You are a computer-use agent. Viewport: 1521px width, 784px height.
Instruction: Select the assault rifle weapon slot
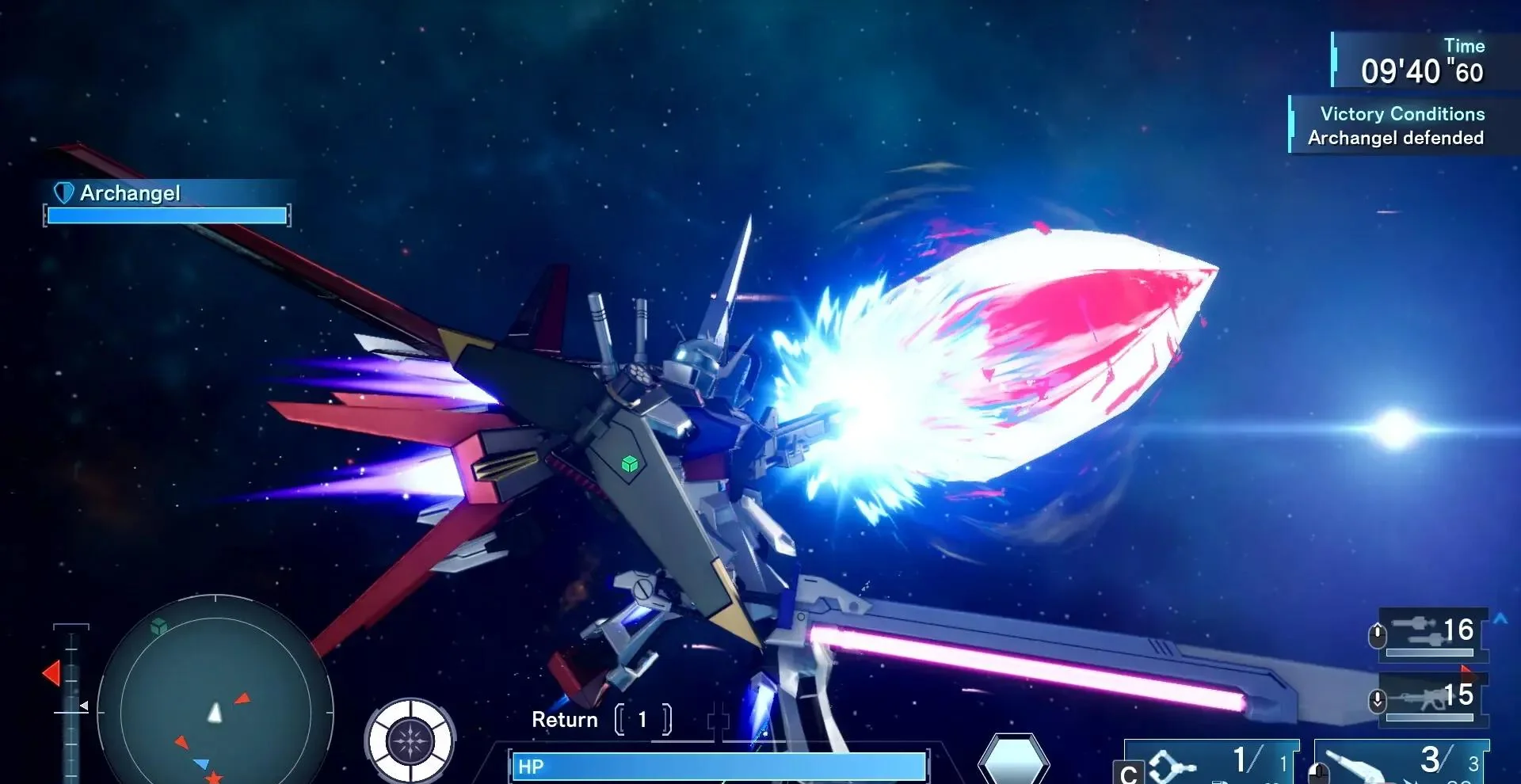1432,698
